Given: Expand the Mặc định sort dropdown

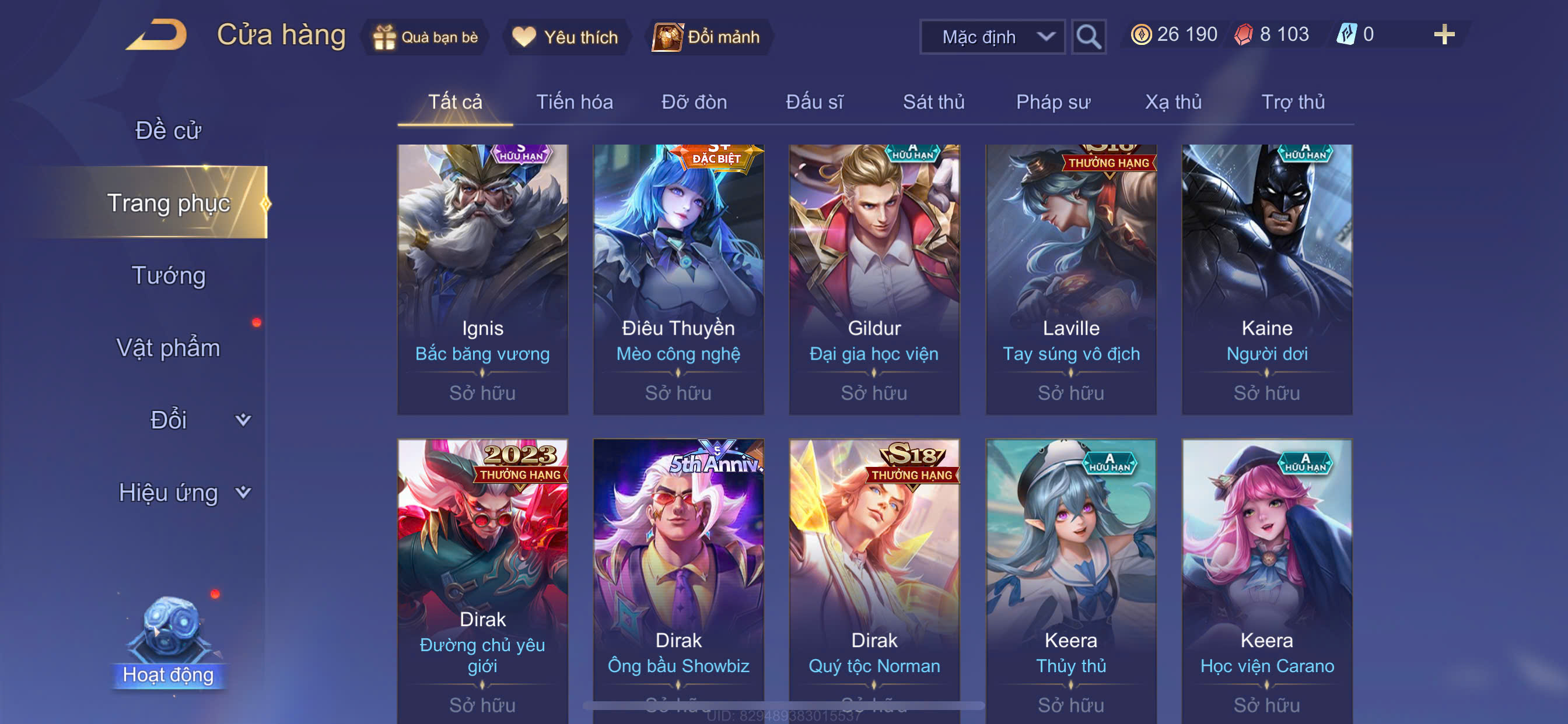Looking at the screenshot, I should coord(992,37).
